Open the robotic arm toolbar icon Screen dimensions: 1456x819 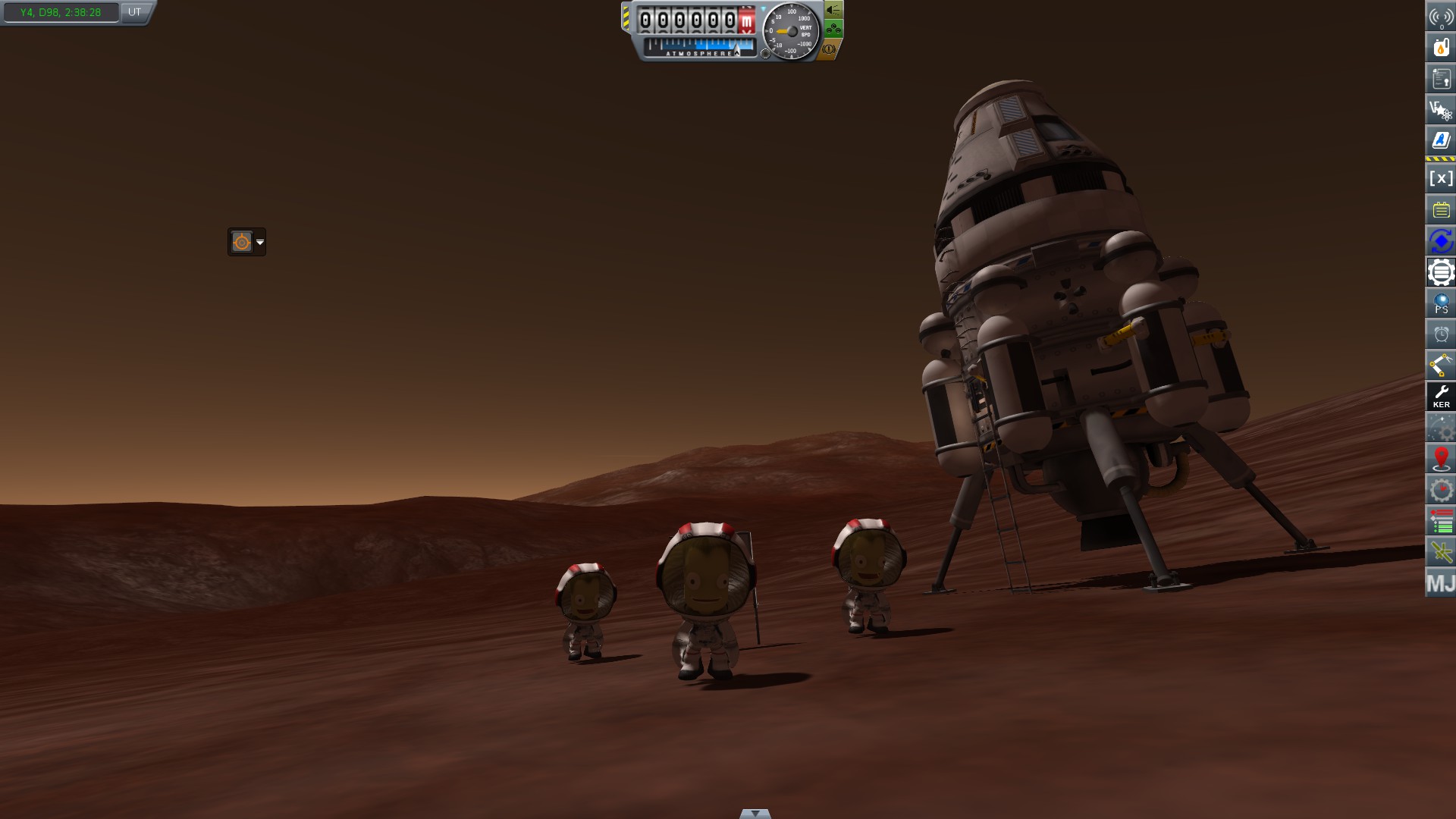point(1441,366)
